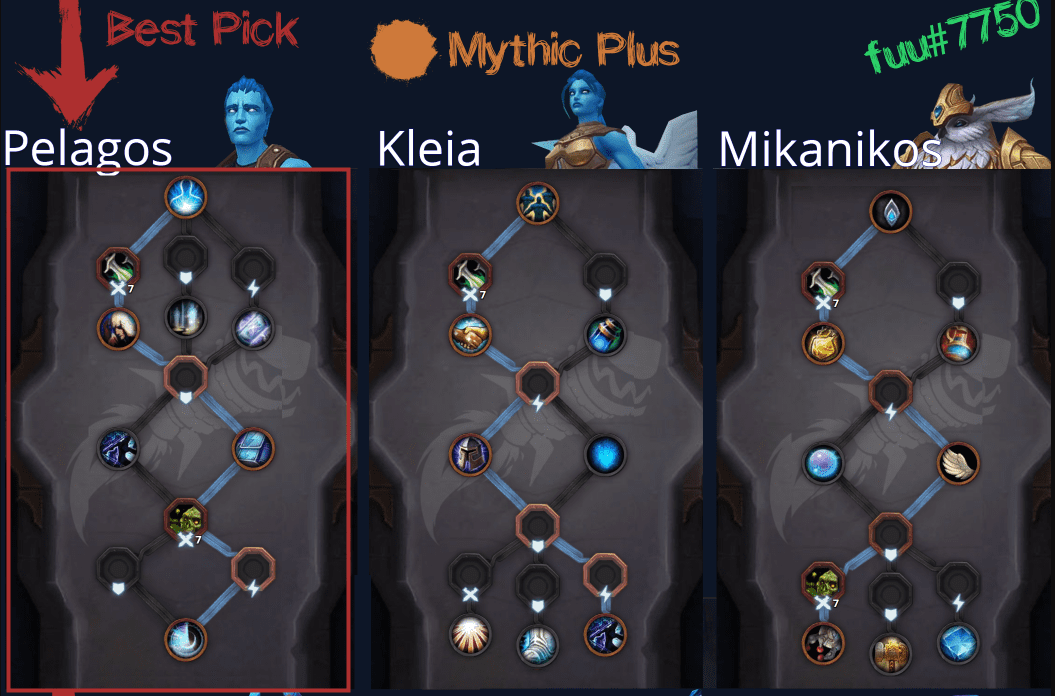The image size is (1055, 696).
Task: Select the bubble orb node in Mikanikos's tree
Action: tap(823, 462)
